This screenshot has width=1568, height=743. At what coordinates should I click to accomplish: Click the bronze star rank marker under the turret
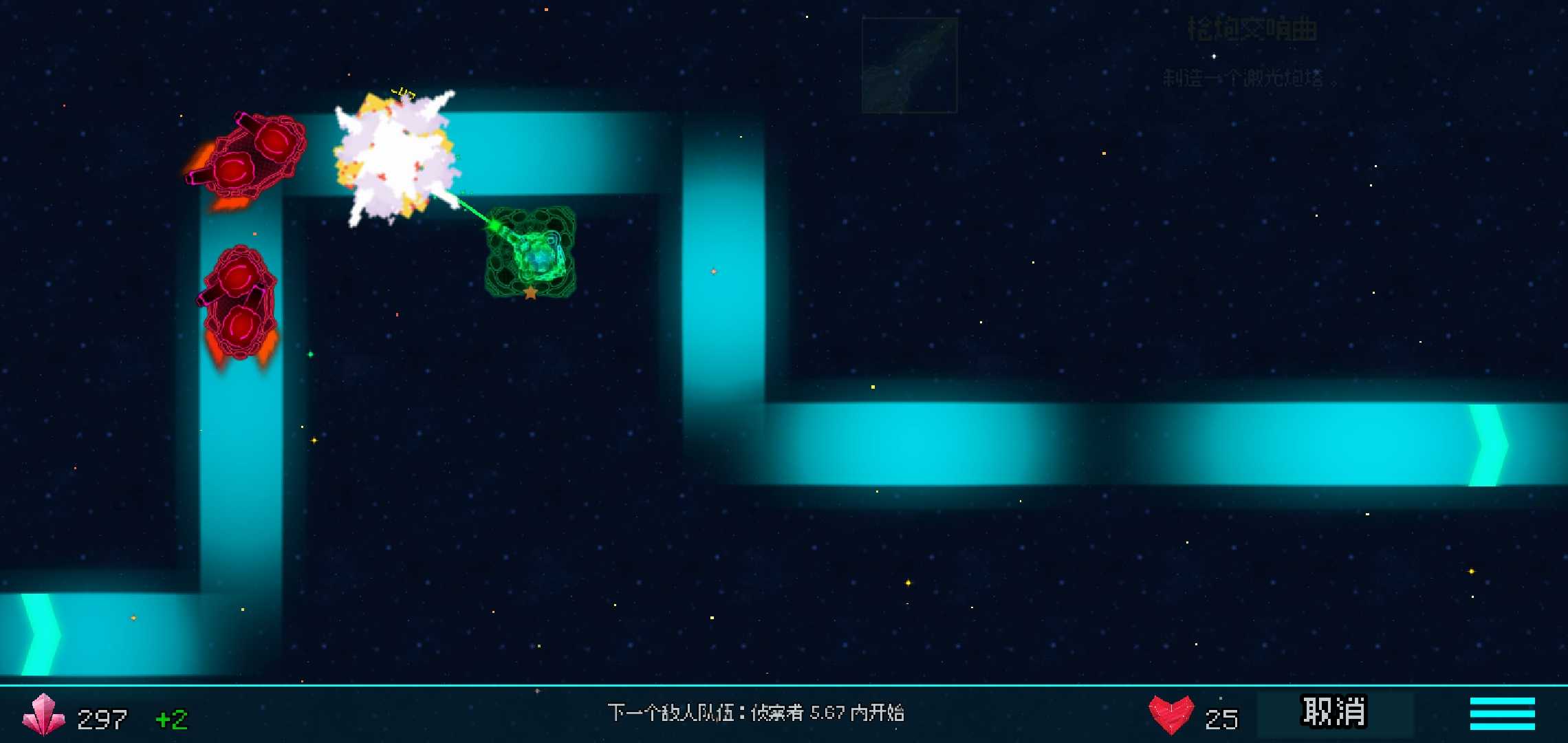pyautogui.click(x=531, y=294)
